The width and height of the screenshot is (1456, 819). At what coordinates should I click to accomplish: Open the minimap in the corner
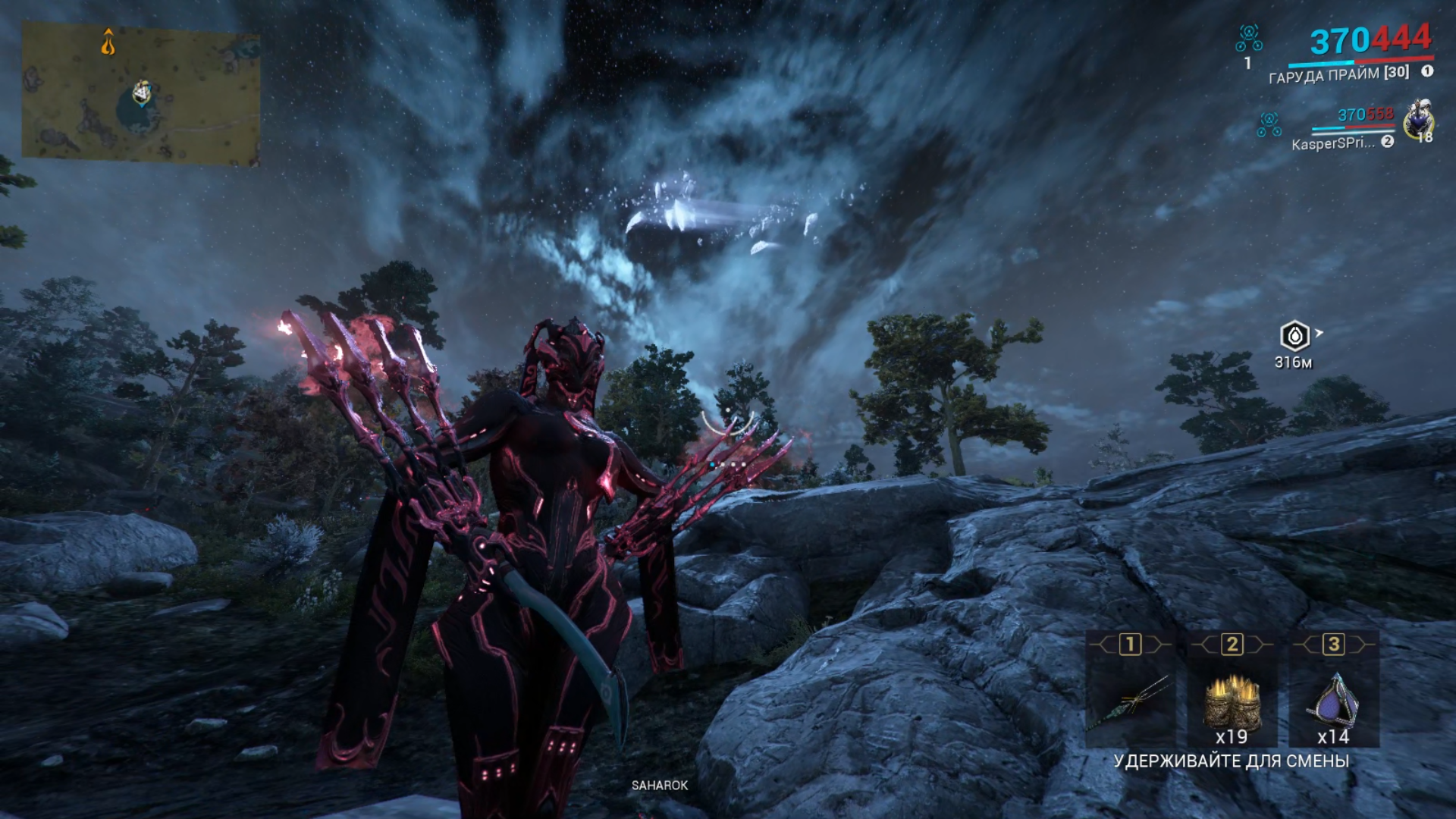coord(141,94)
